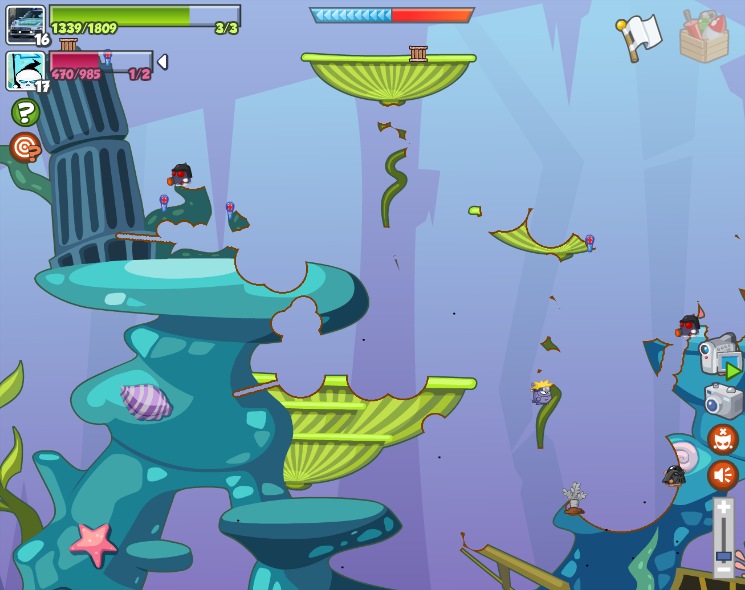This screenshot has height=590, width=745.
Task: Open the weapon crate inventory
Action: click(704, 37)
